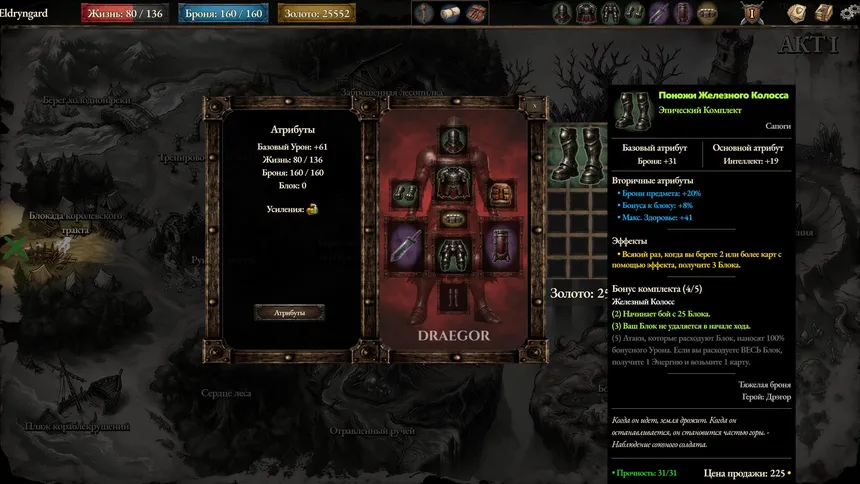Select the sword icon in the top bar
Image resolution: width=860 pixels, height=484 pixels.
(659, 13)
